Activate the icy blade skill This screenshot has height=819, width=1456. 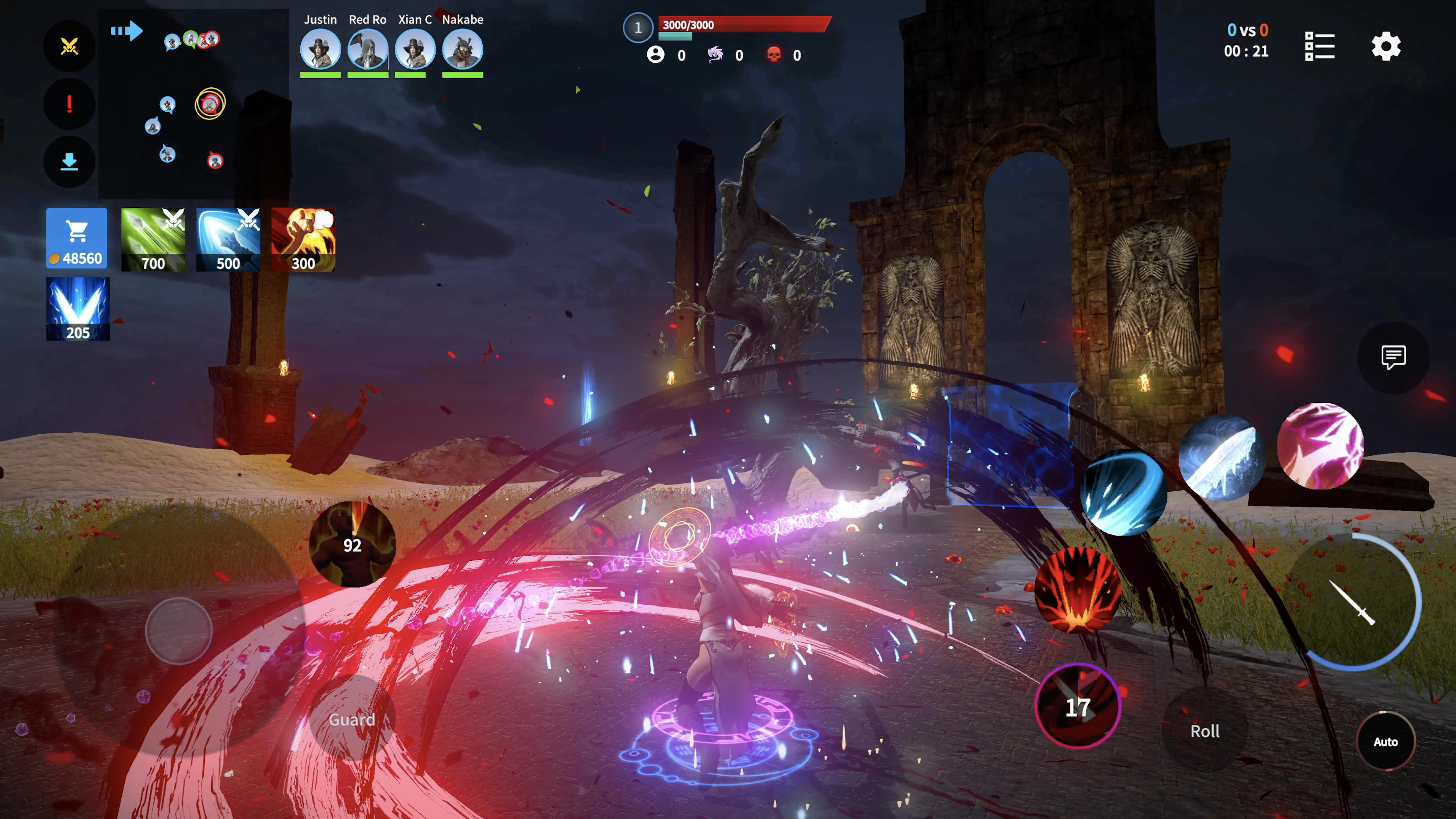tap(1221, 458)
